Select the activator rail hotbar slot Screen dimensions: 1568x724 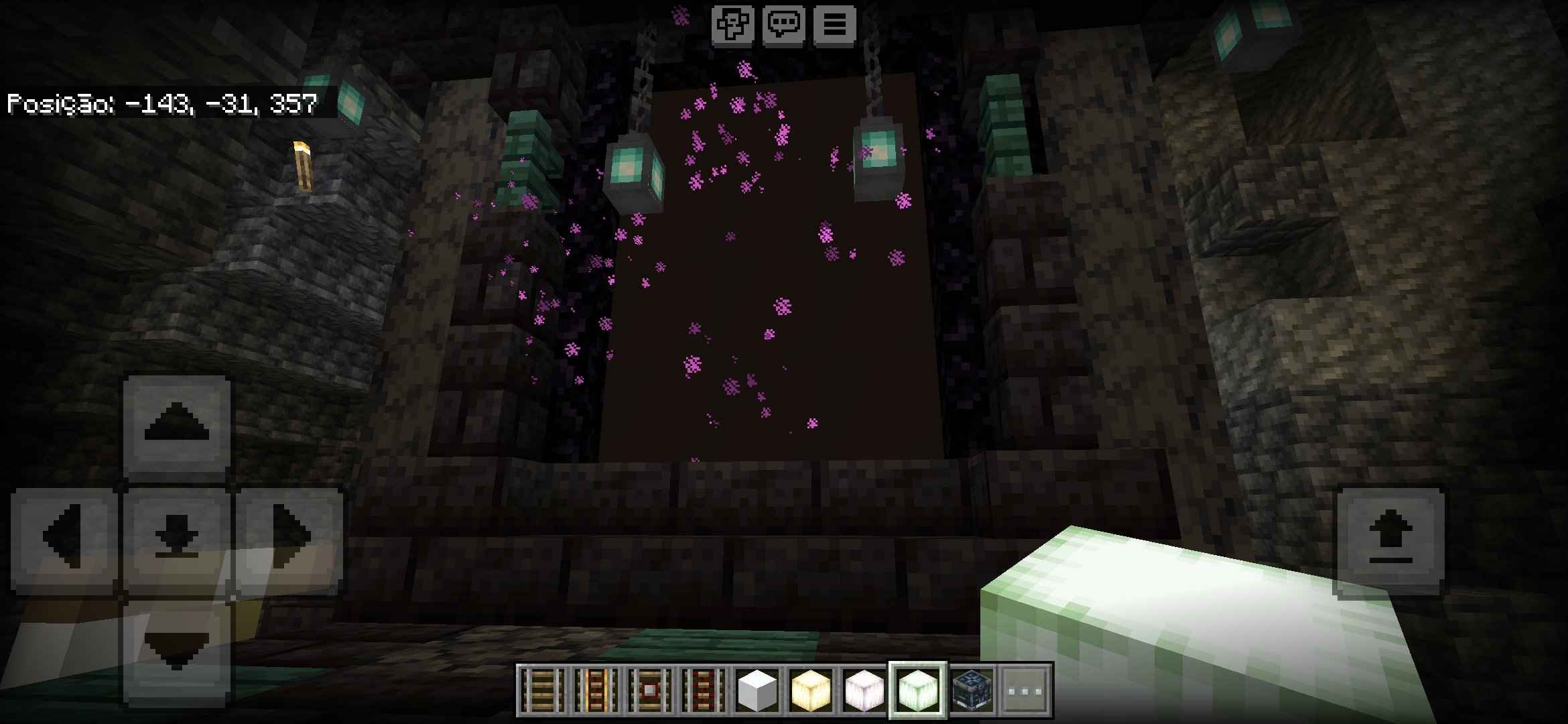(x=703, y=690)
